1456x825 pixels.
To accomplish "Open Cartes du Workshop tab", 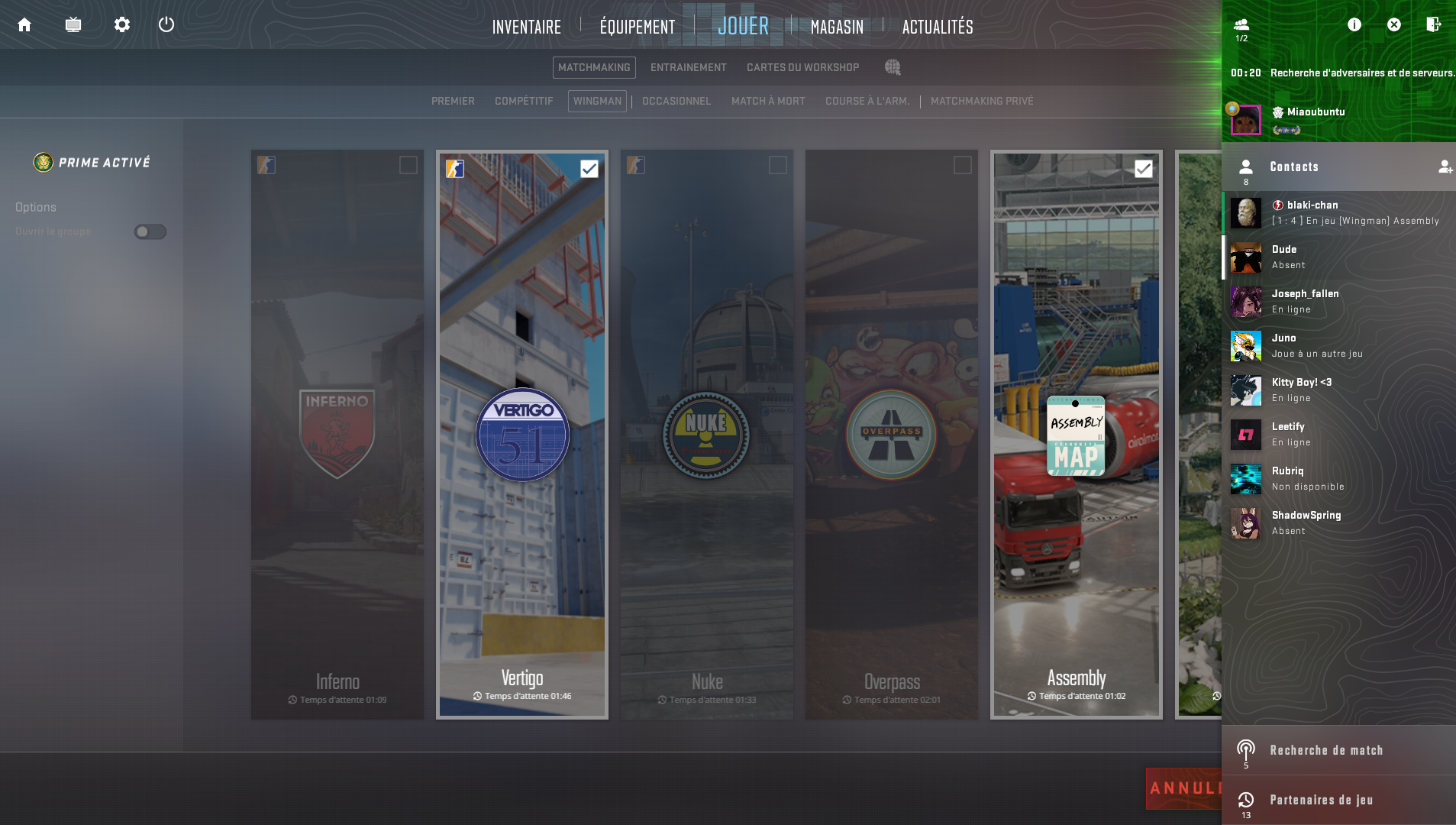I will [802, 68].
